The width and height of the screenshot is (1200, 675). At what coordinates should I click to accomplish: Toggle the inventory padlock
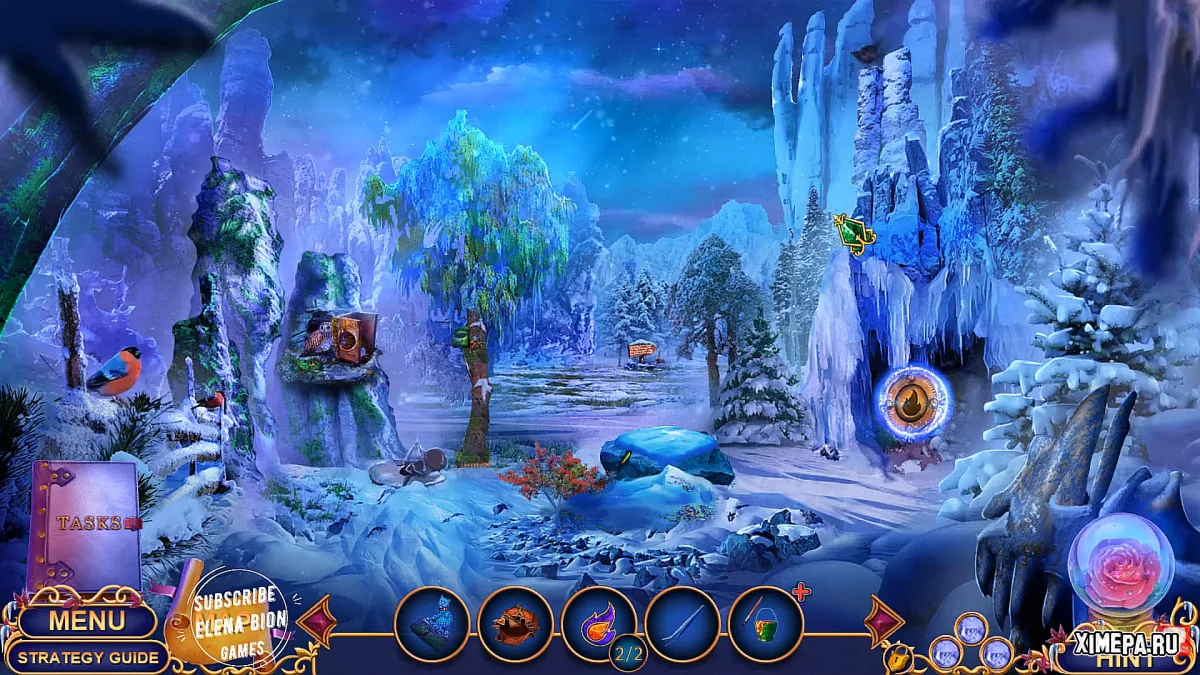click(896, 657)
